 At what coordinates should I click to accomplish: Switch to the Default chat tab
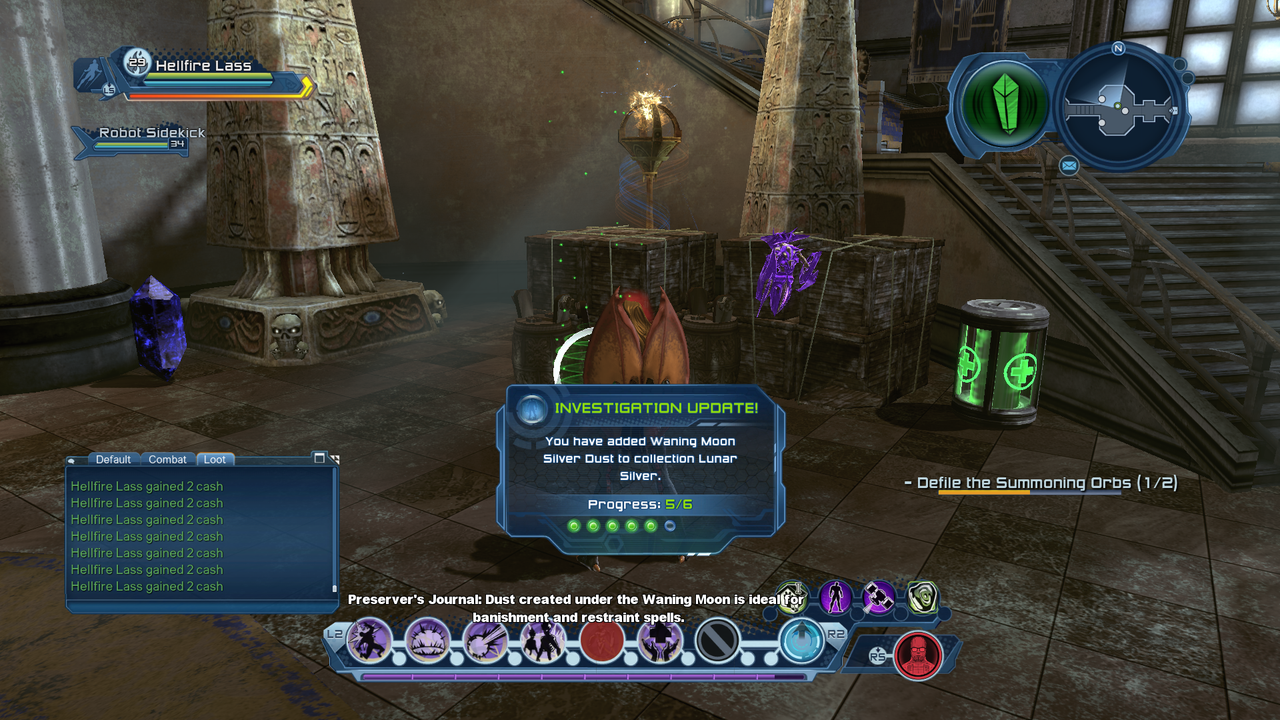pos(113,459)
